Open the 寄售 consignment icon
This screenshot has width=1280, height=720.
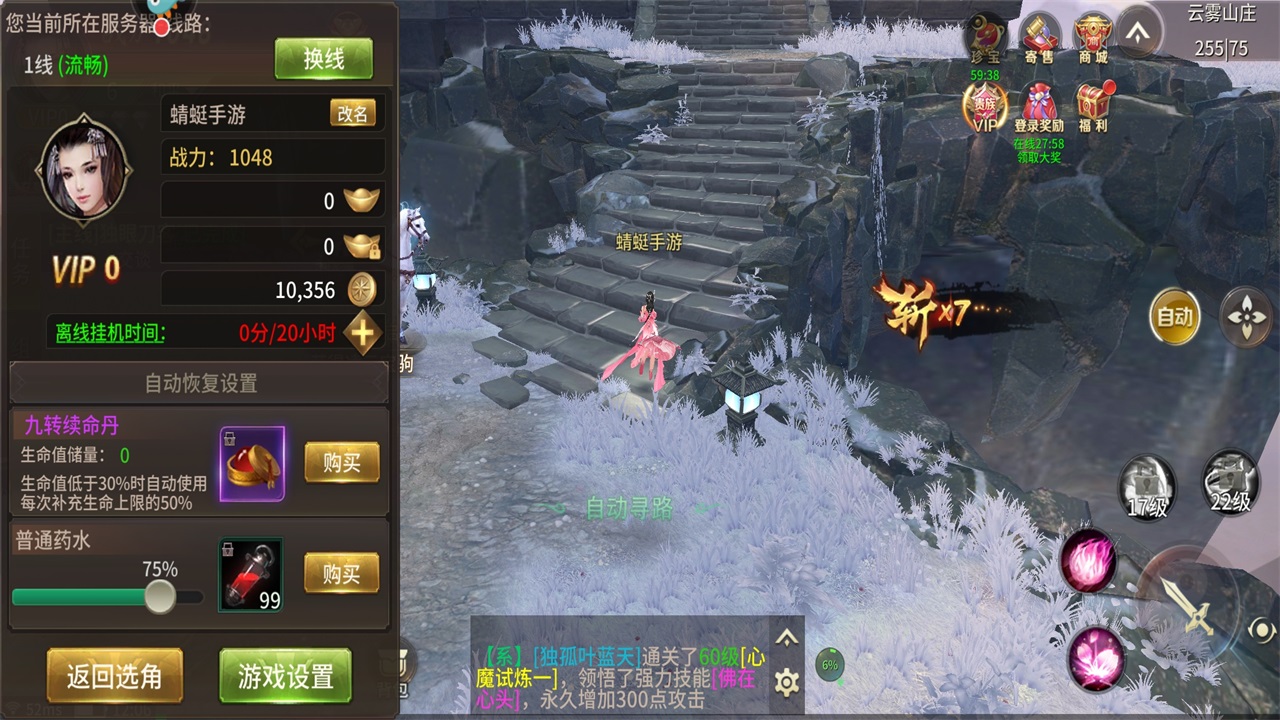click(x=1038, y=40)
